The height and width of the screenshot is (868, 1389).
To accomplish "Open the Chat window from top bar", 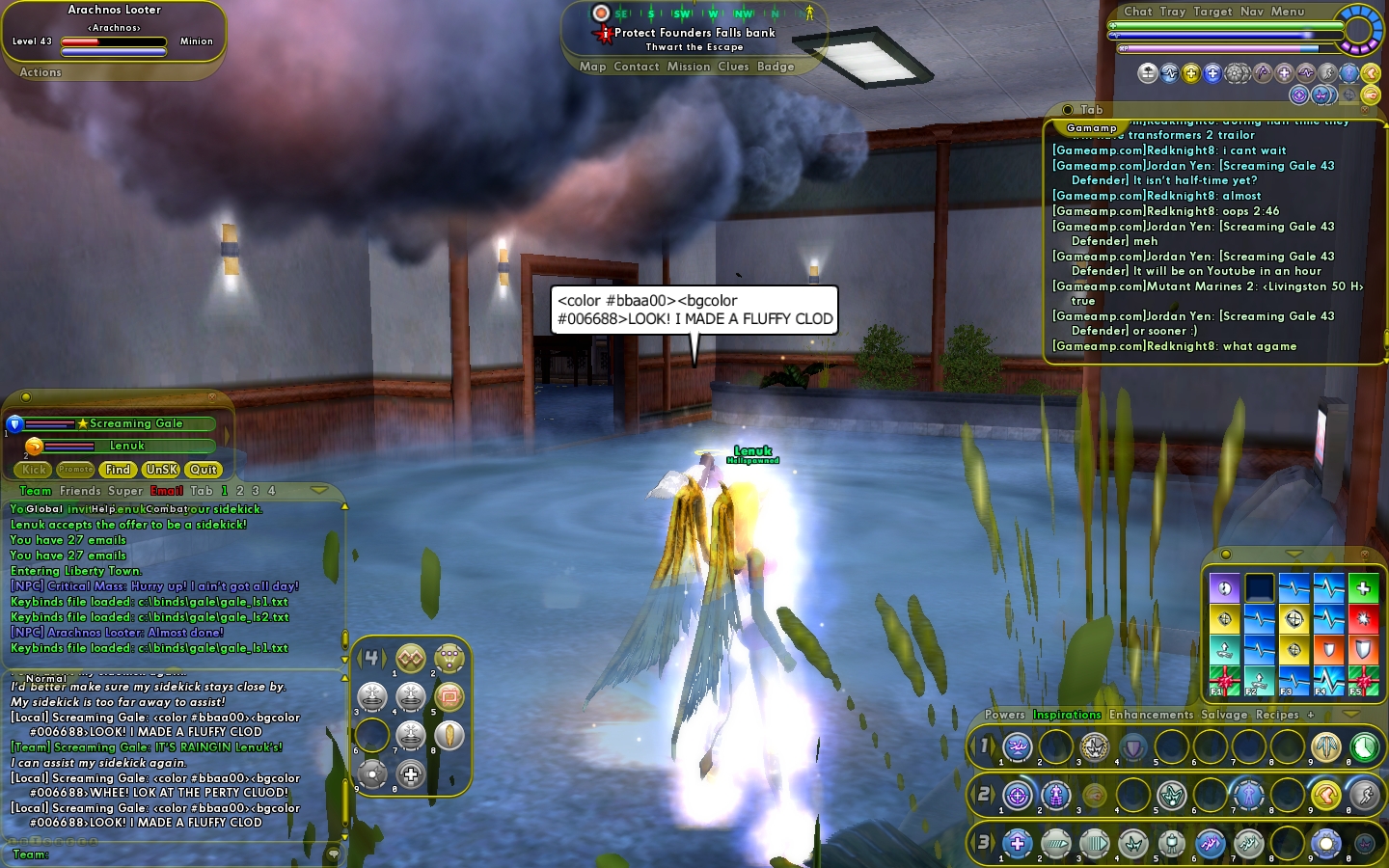I will point(1137,12).
